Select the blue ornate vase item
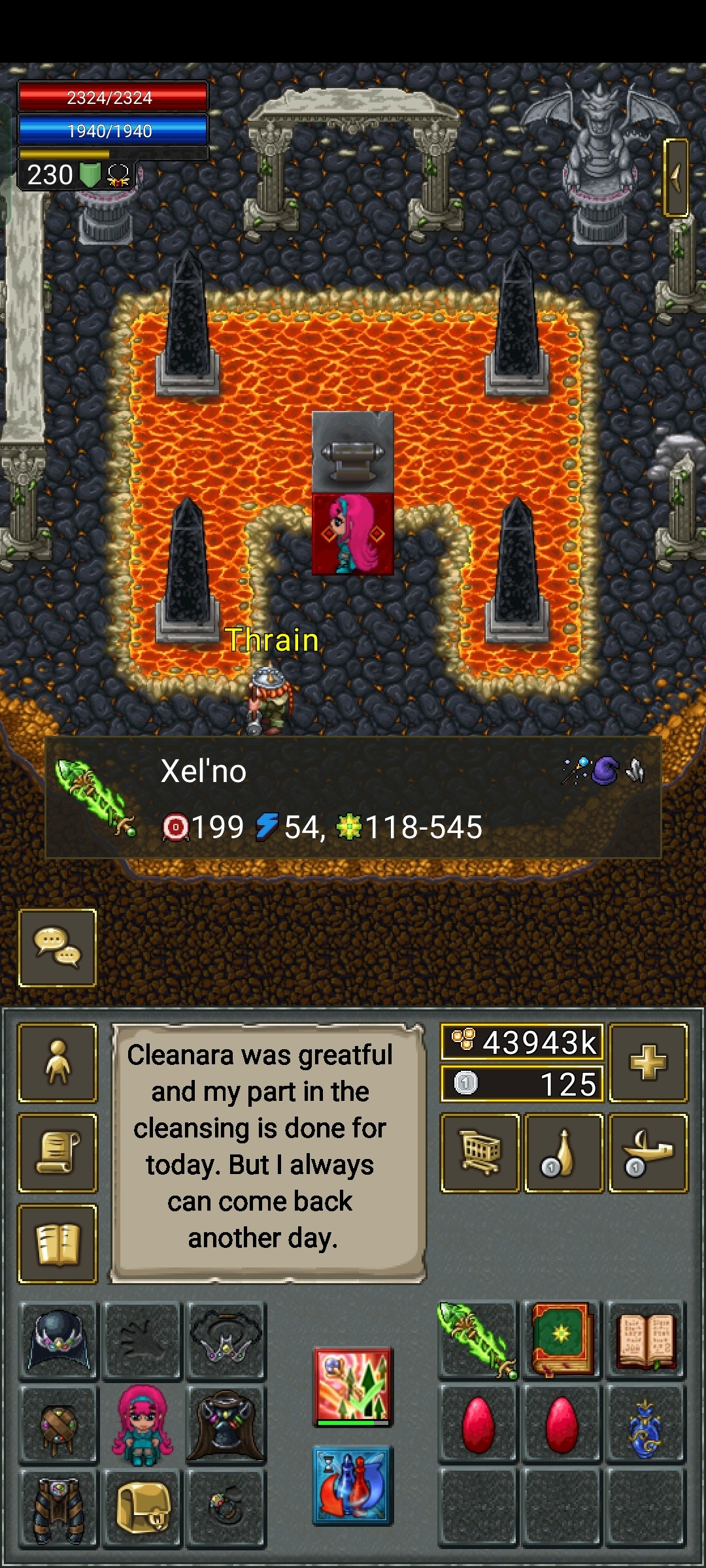Image resolution: width=706 pixels, height=1568 pixels. pos(645,1424)
